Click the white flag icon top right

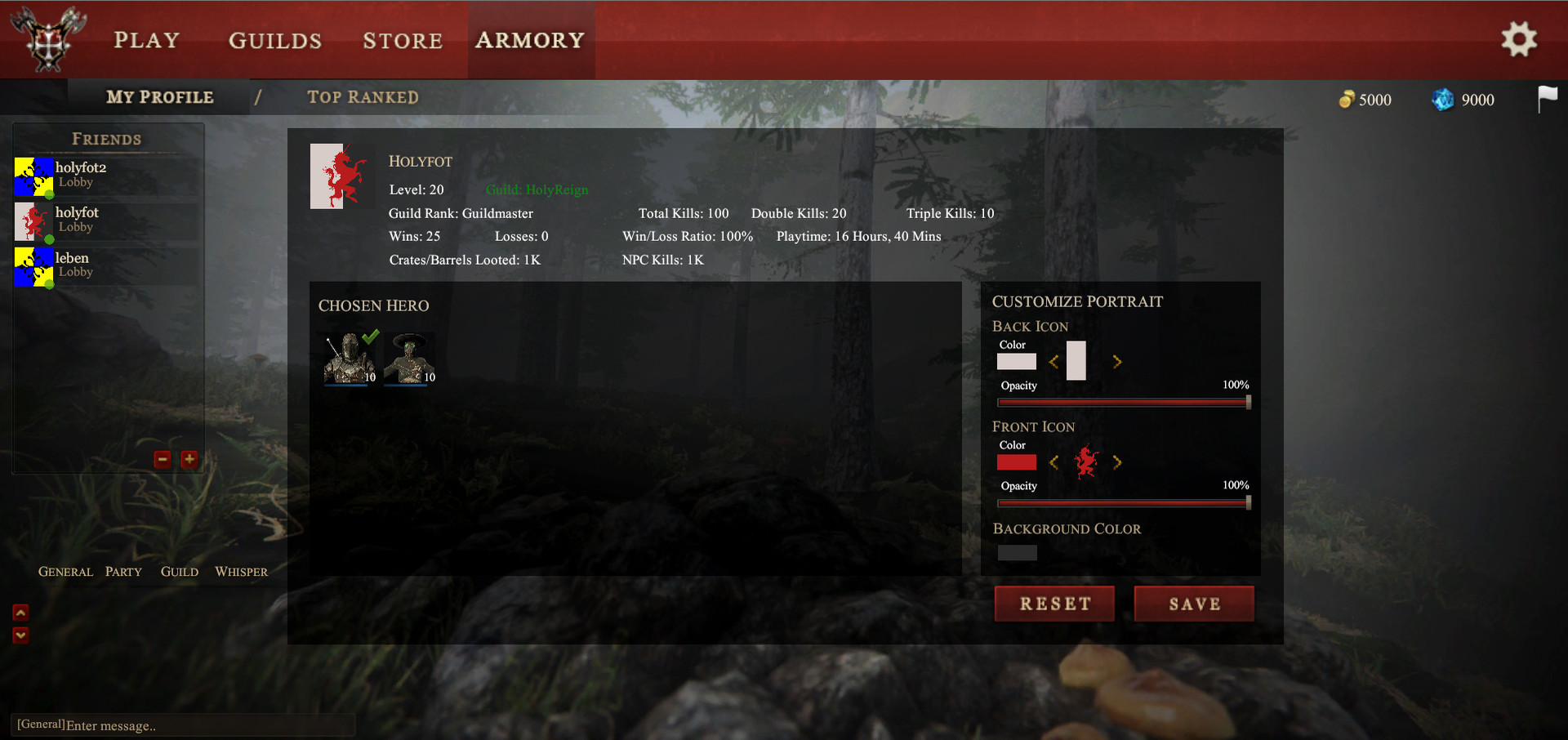1549,98
